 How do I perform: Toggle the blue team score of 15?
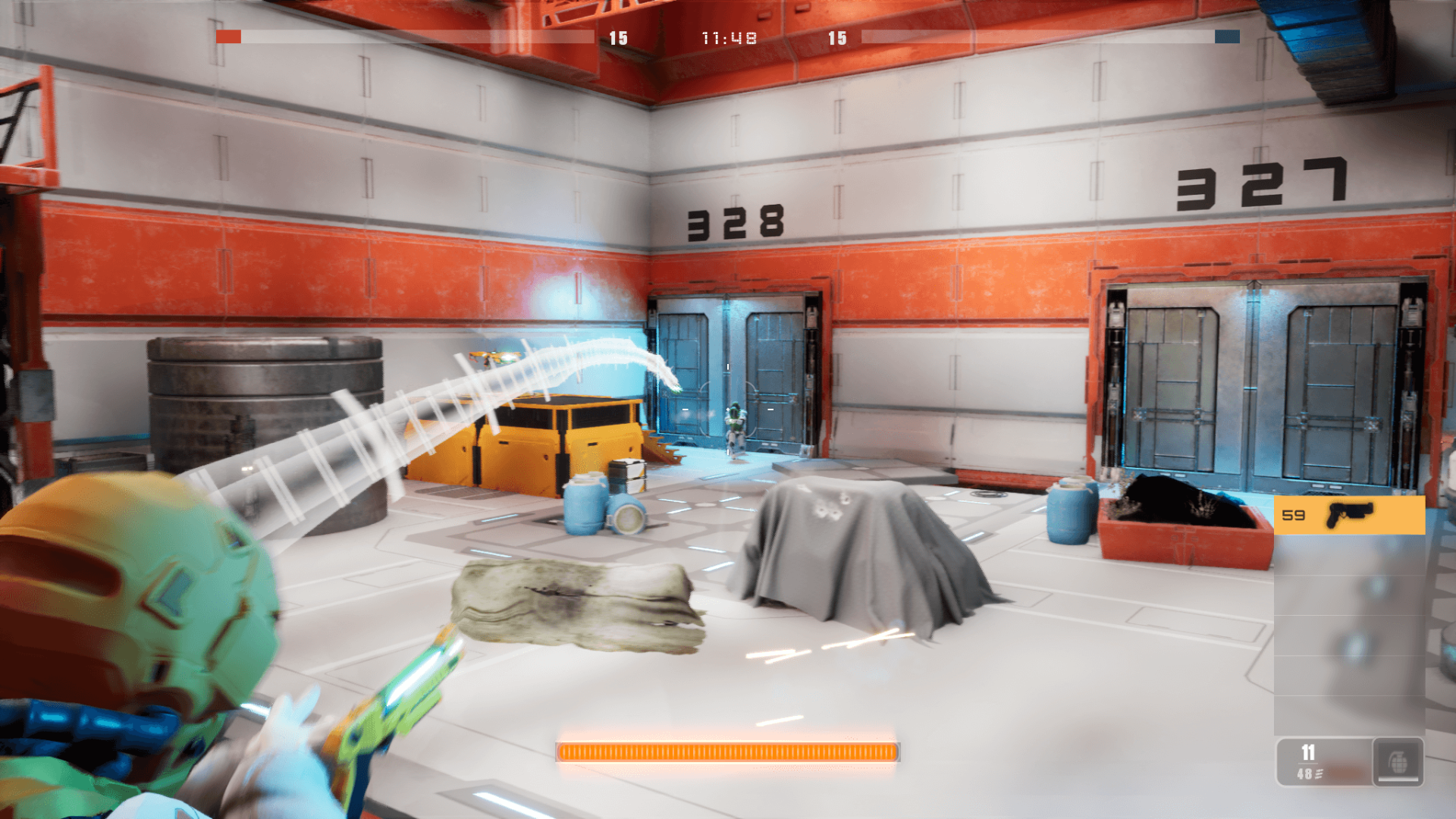click(x=838, y=39)
